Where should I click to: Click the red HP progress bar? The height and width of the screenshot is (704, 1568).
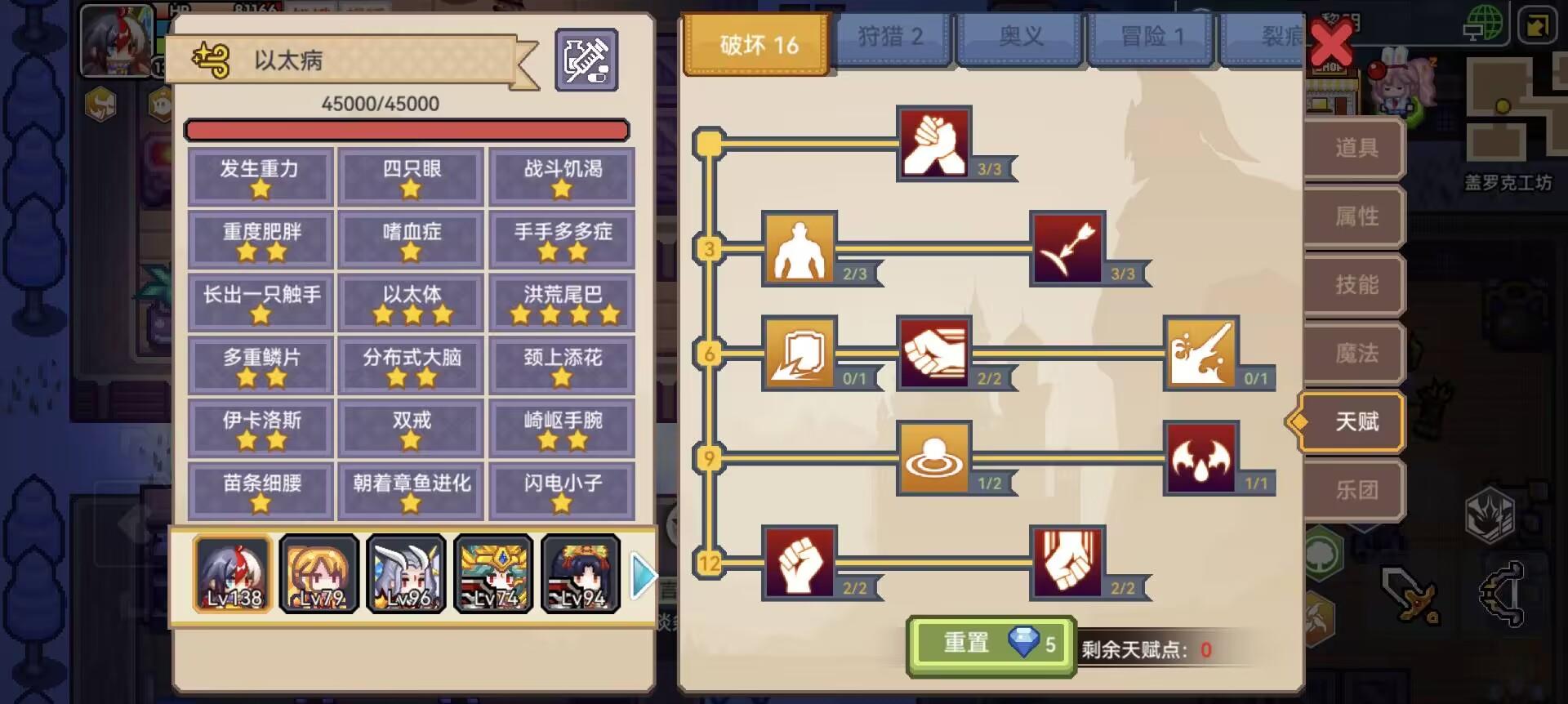pos(406,129)
